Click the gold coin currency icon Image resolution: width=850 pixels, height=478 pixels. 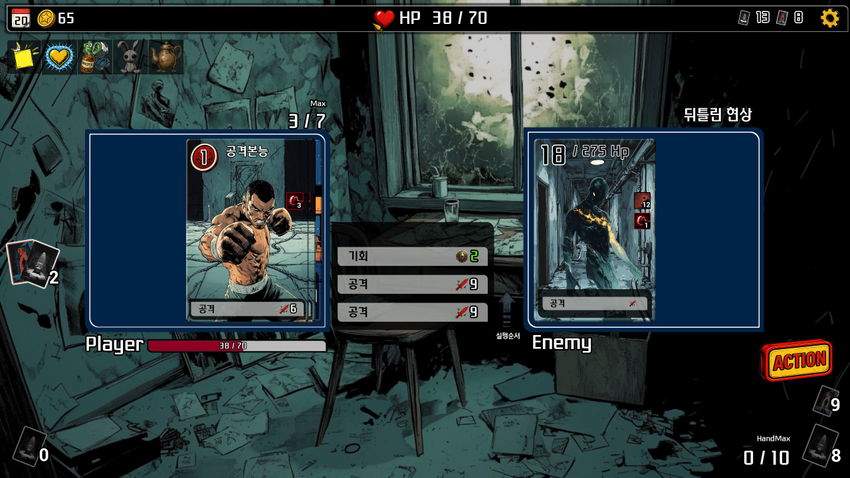[x=46, y=17]
